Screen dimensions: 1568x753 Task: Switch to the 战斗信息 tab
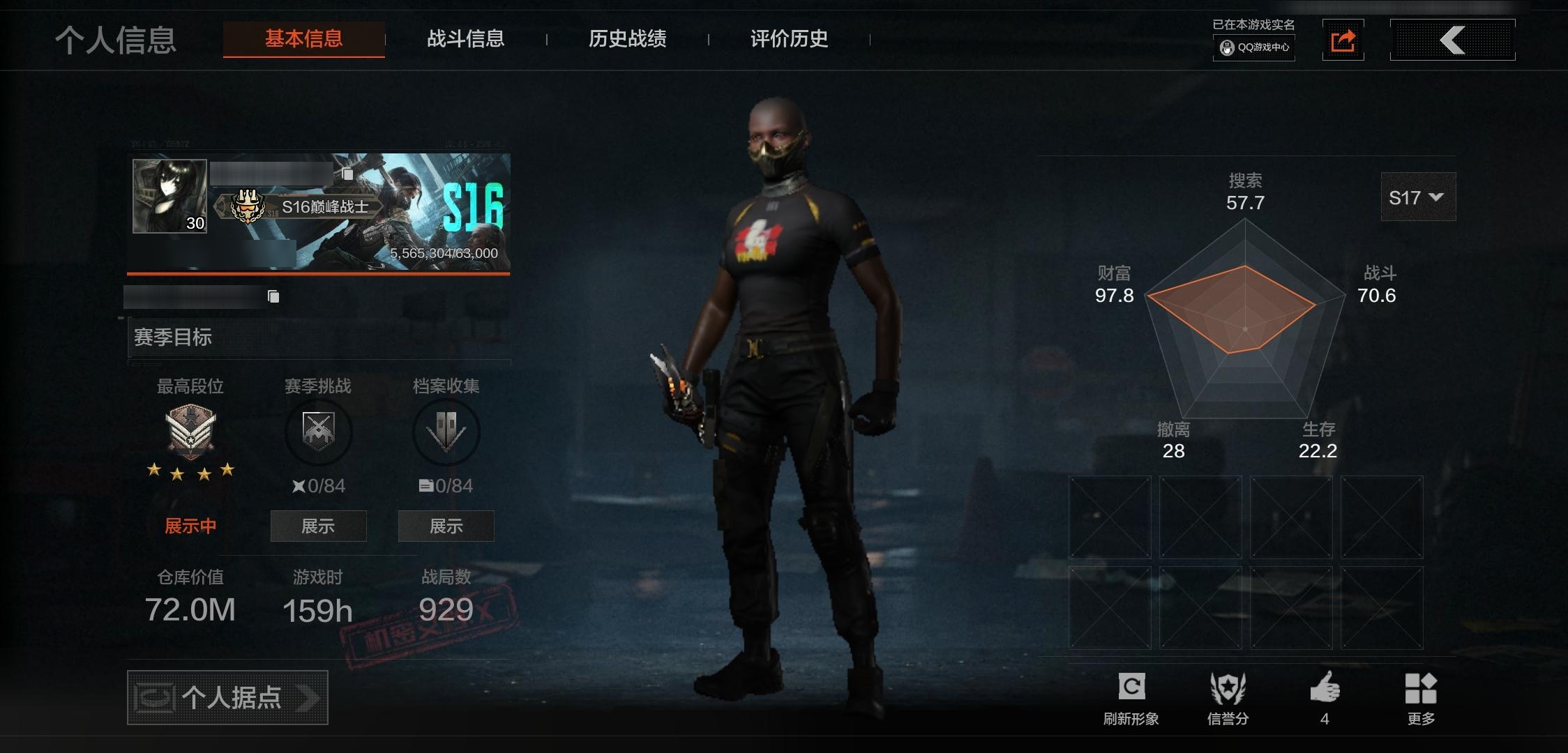click(x=466, y=40)
